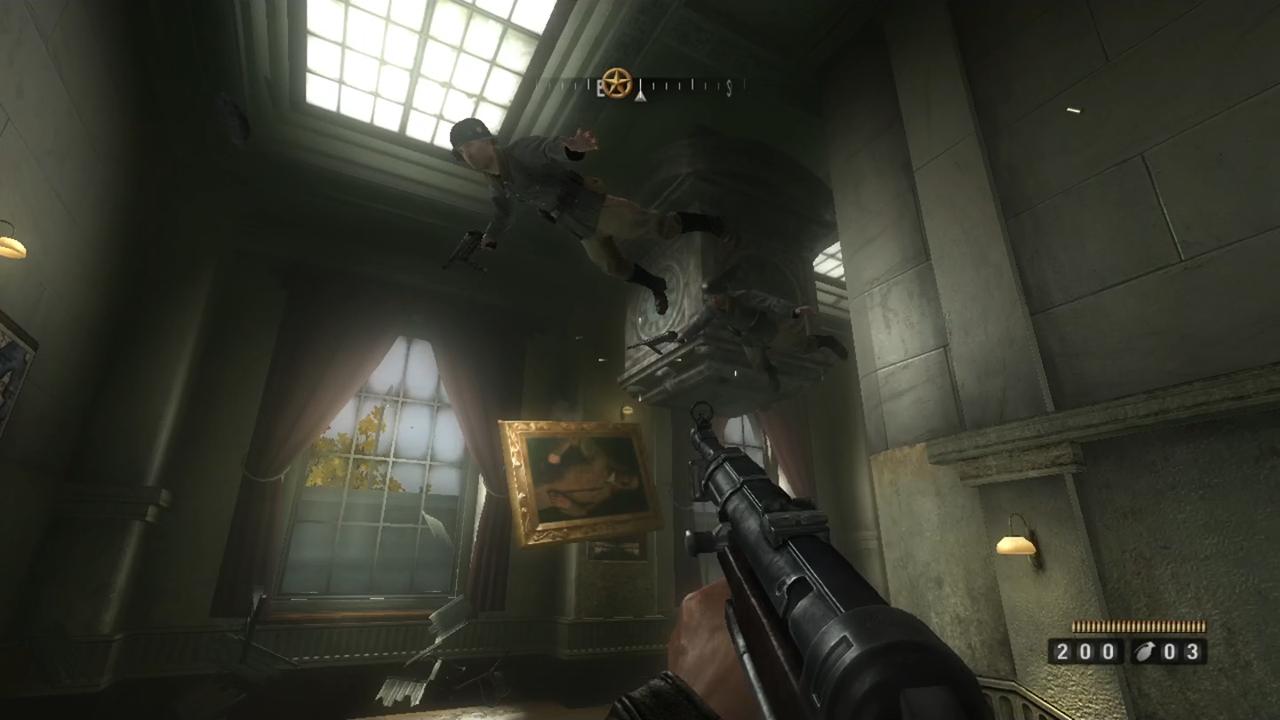Screen dimensions: 1280x720
Task: Expand the tilted gold-framed painting
Action: (x=576, y=480)
